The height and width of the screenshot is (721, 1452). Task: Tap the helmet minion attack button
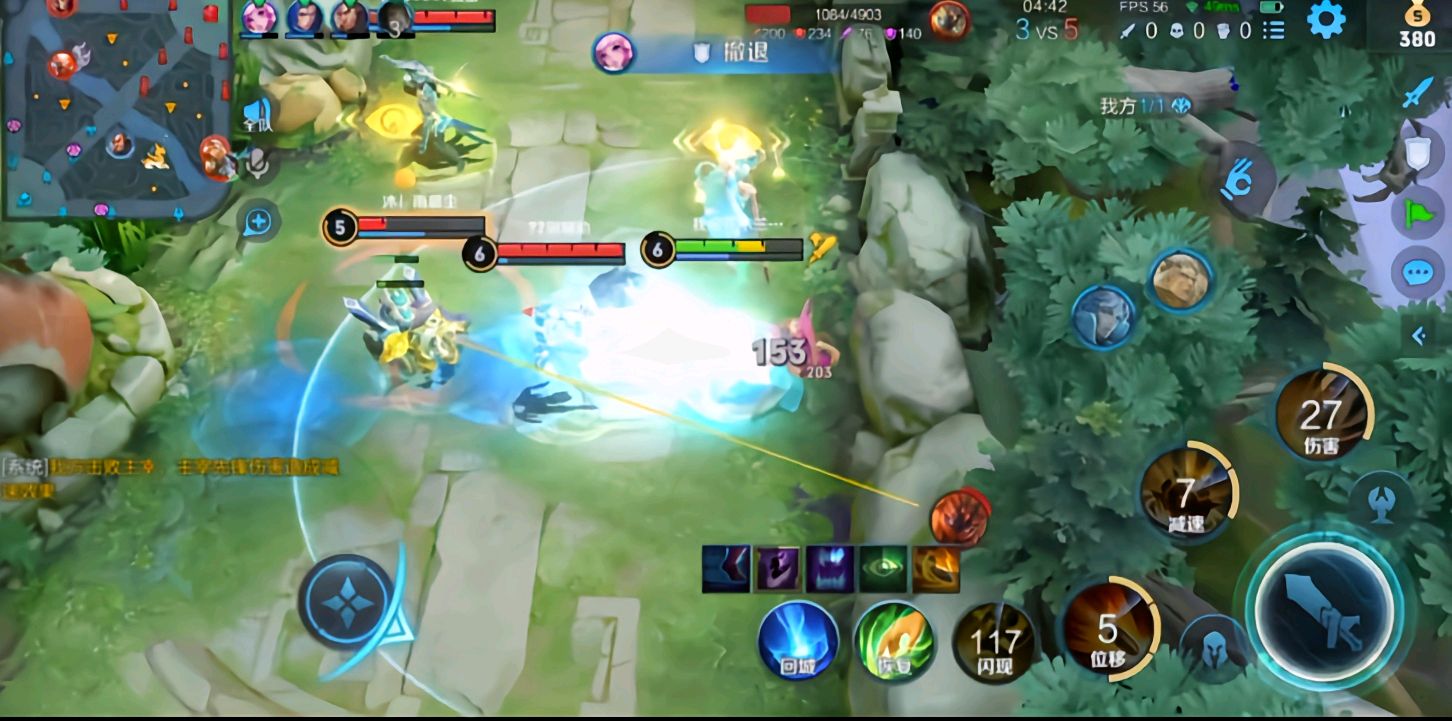tap(1213, 644)
